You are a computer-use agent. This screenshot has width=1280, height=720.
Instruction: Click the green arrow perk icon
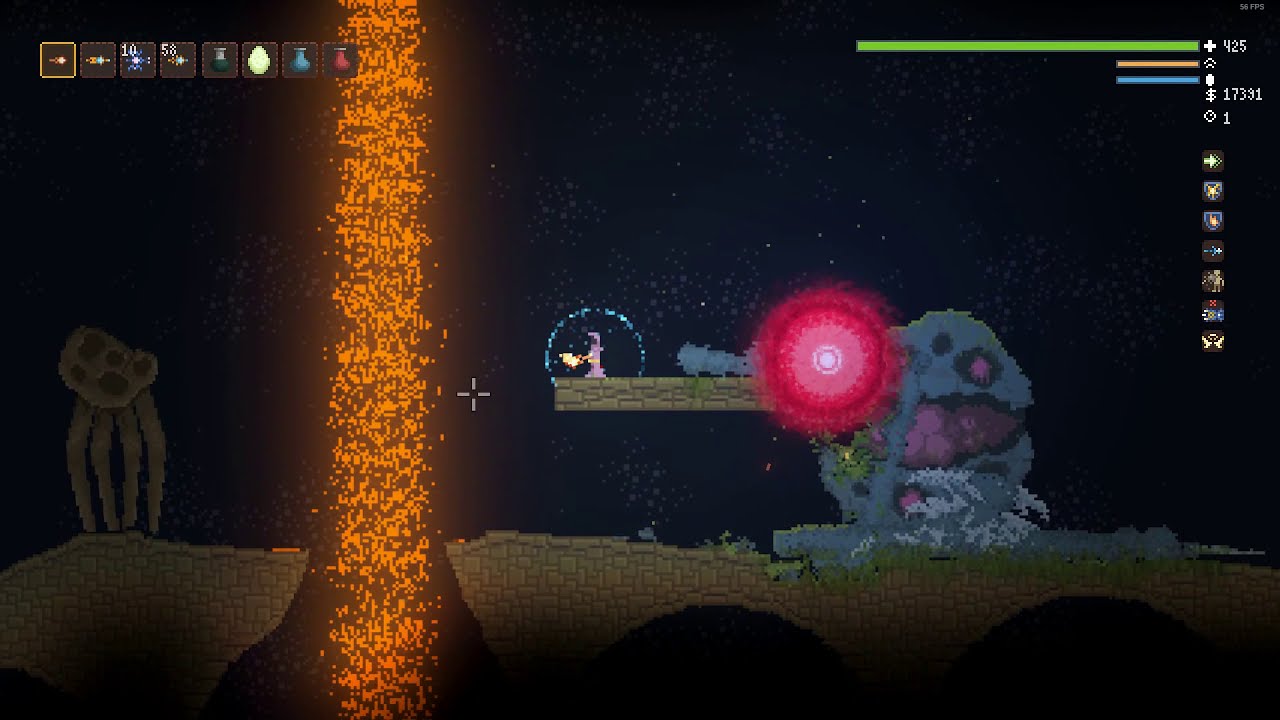coord(1213,161)
